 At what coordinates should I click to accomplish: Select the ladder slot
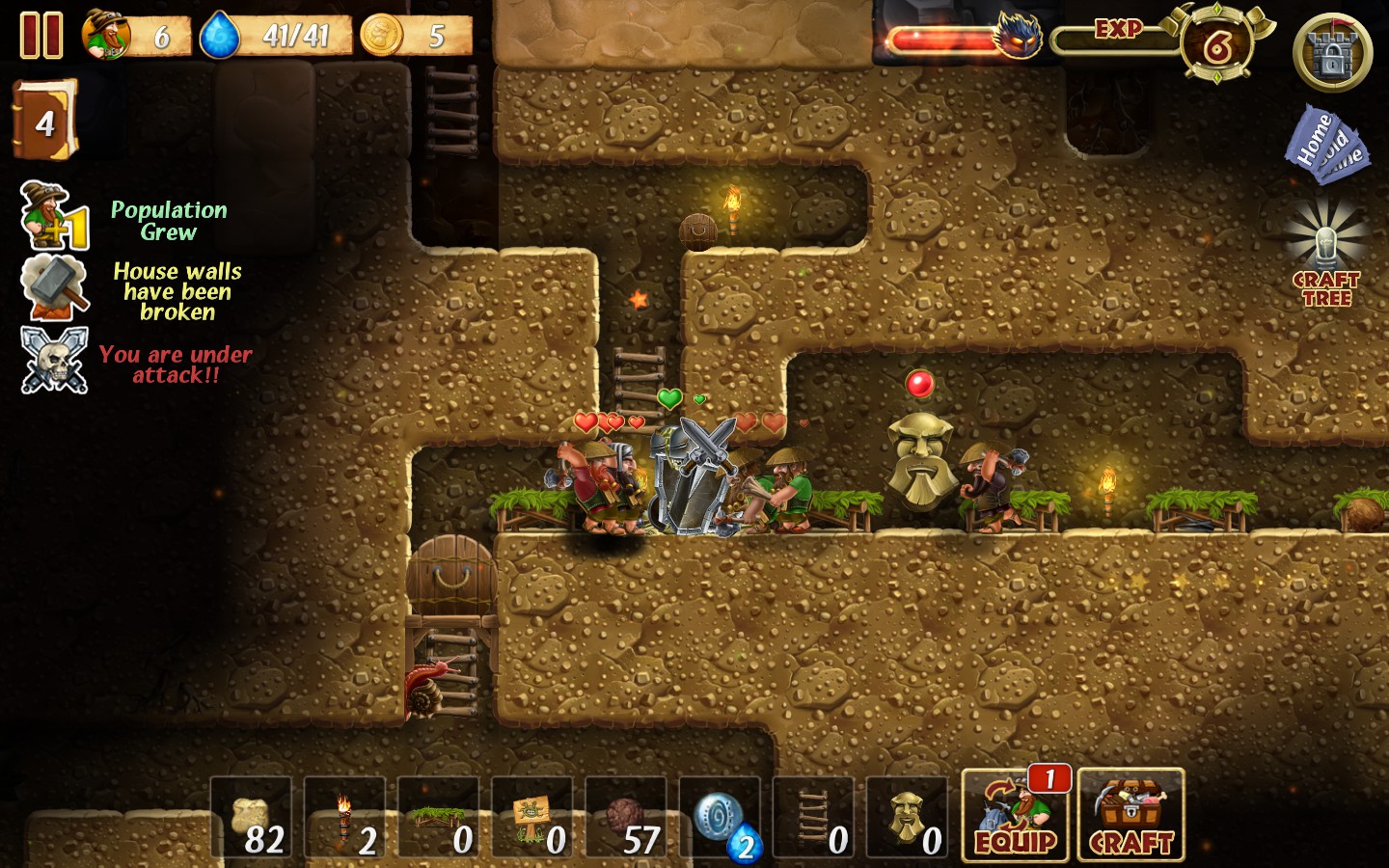coord(813,819)
